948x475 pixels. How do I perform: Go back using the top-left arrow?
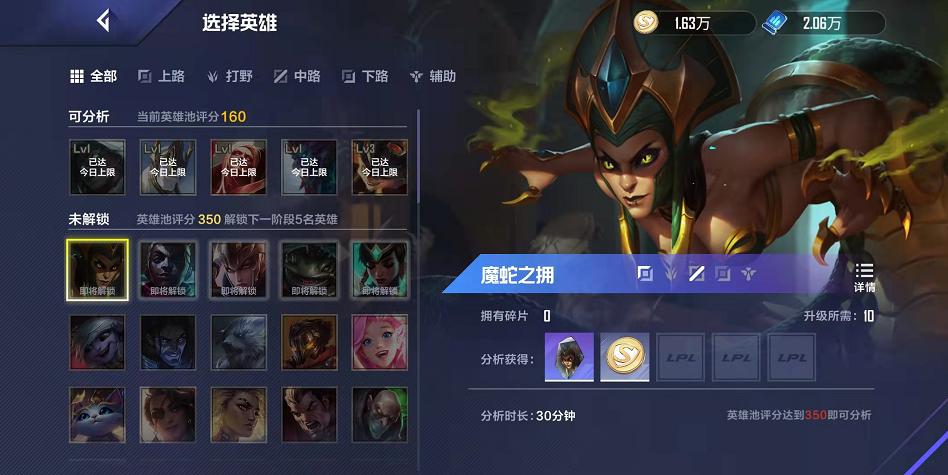click(x=102, y=21)
